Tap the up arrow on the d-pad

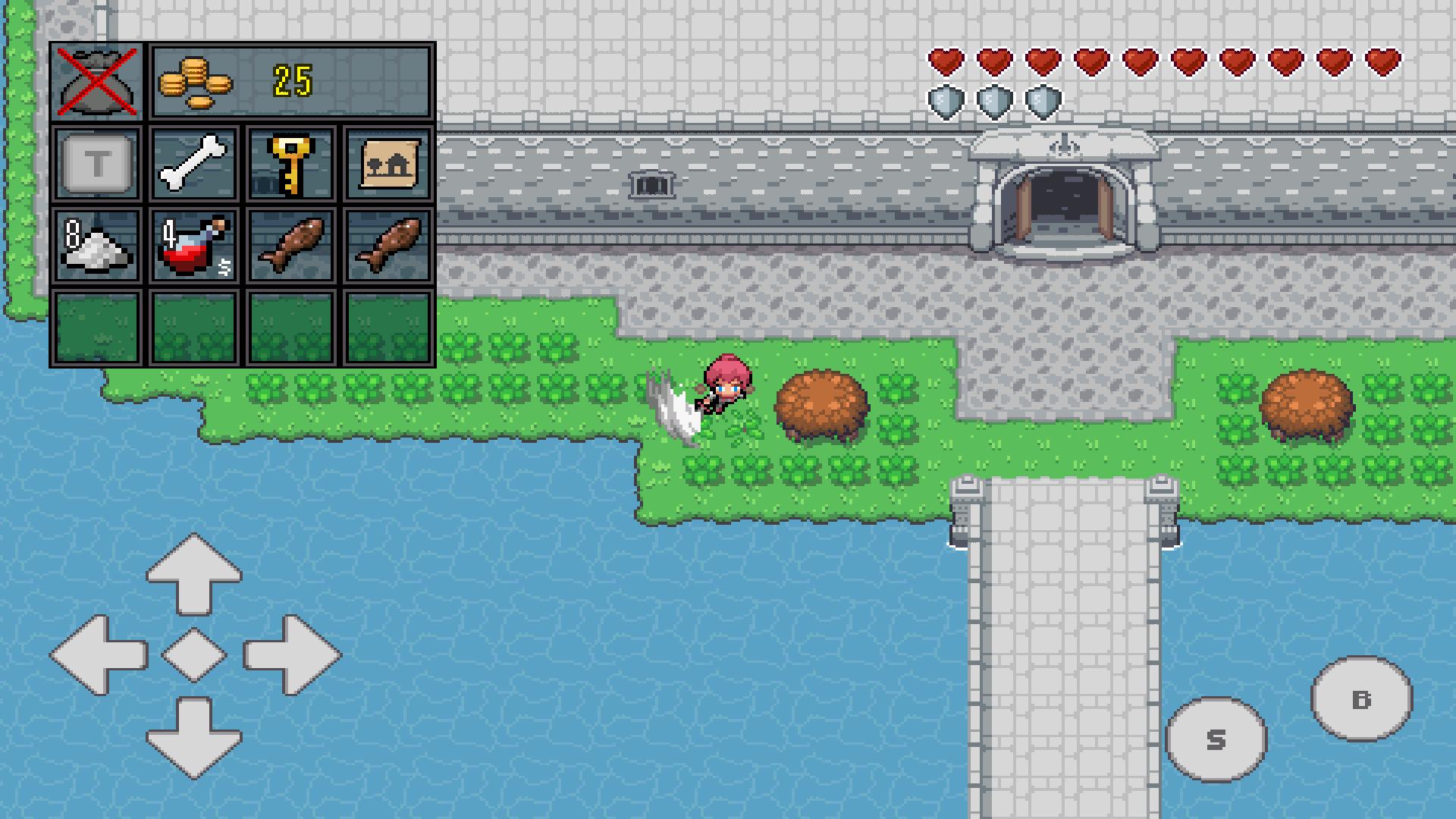194,572
